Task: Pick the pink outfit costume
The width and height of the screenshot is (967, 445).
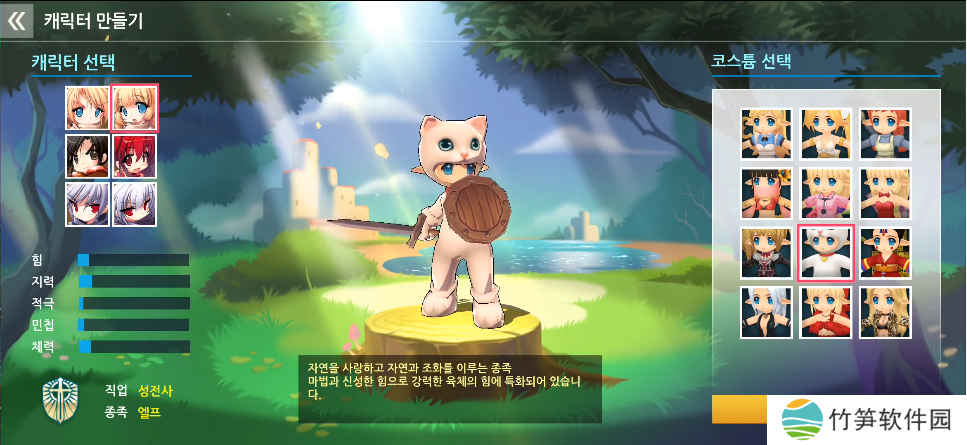Action: pyautogui.click(x=826, y=193)
